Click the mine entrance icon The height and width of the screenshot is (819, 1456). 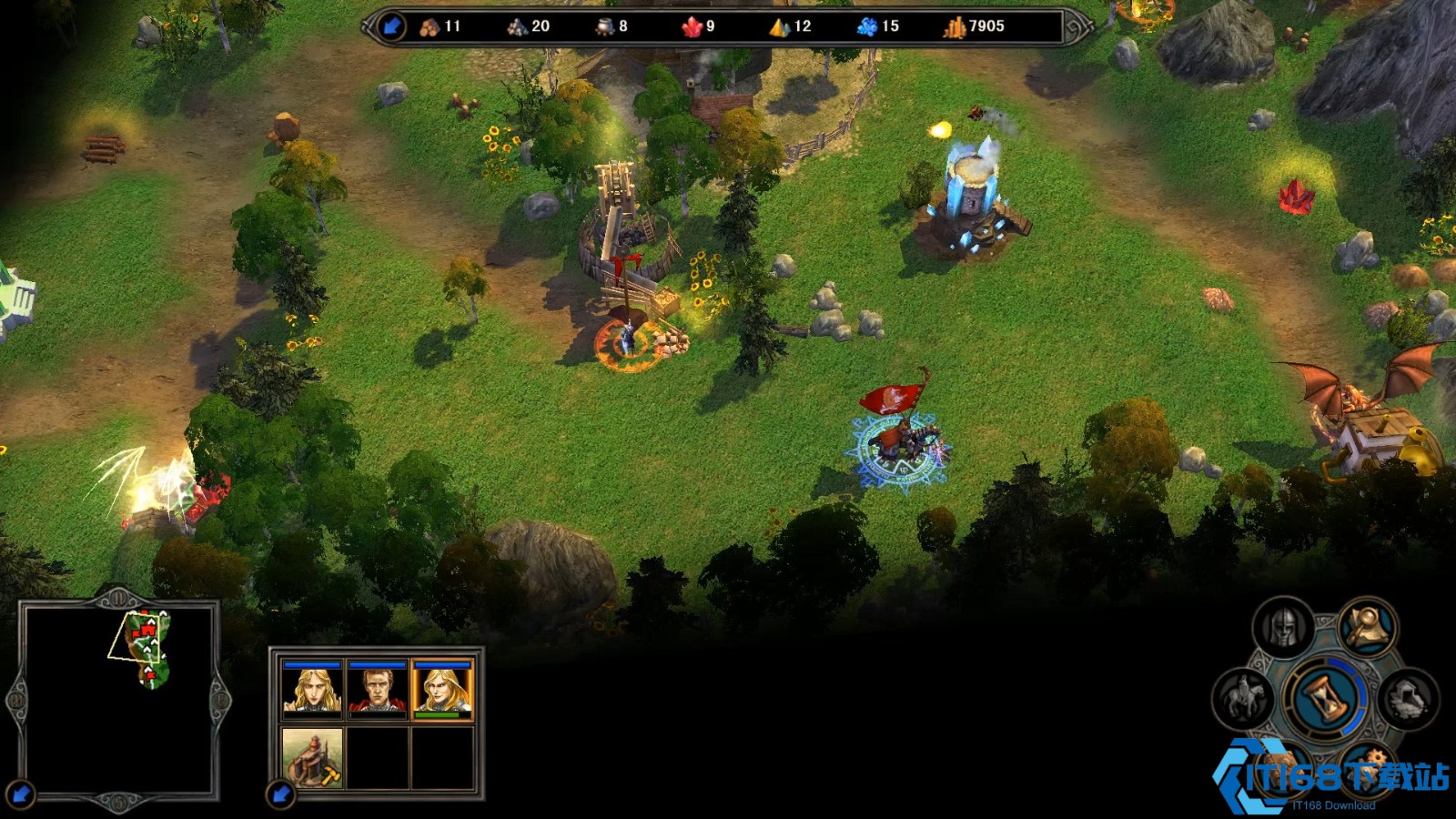click(1408, 699)
